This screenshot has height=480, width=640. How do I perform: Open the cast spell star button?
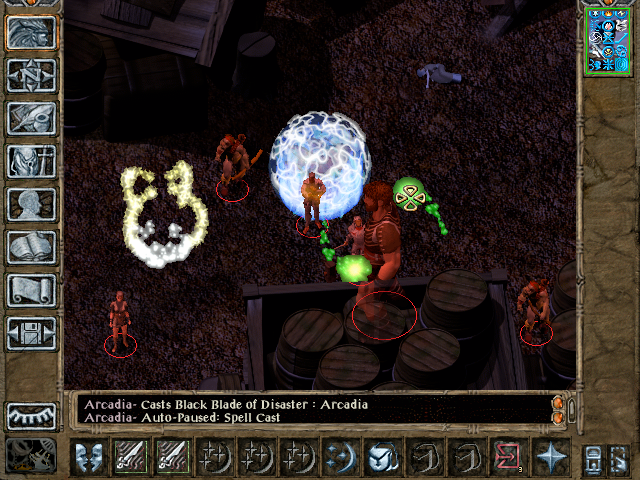(549, 457)
